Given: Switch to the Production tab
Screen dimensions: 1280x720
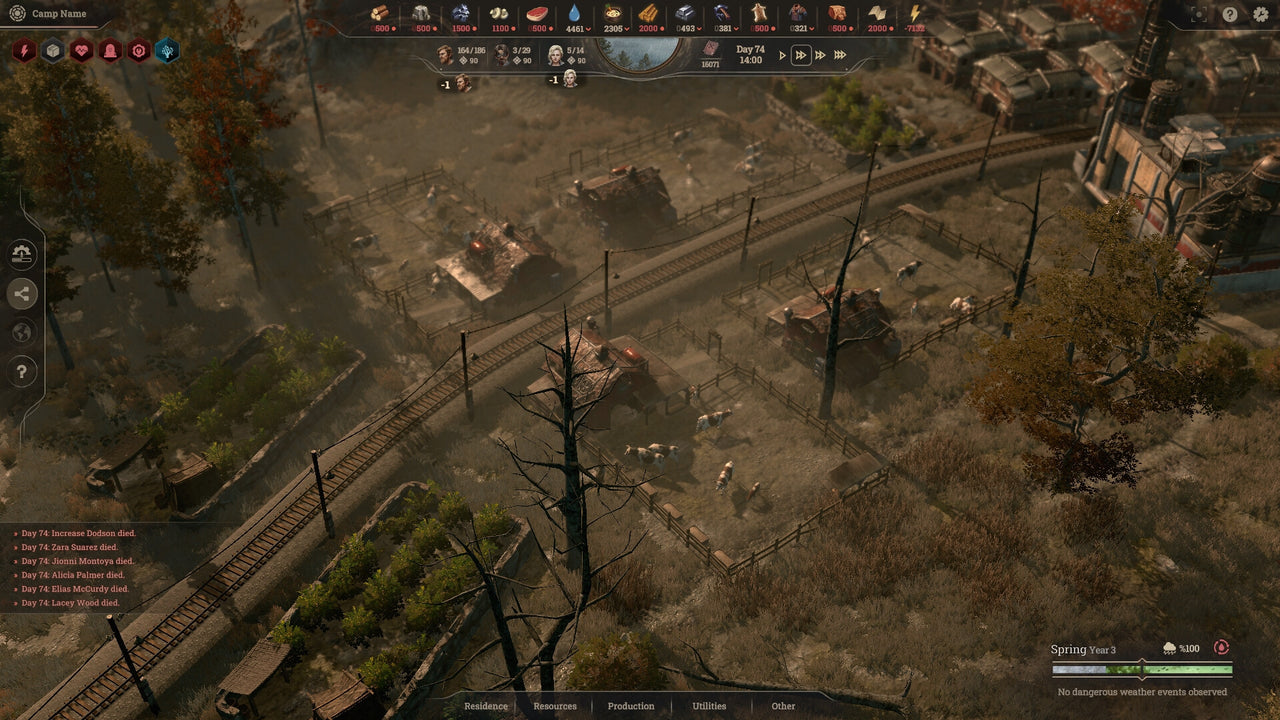Looking at the screenshot, I should pyautogui.click(x=630, y=706).
